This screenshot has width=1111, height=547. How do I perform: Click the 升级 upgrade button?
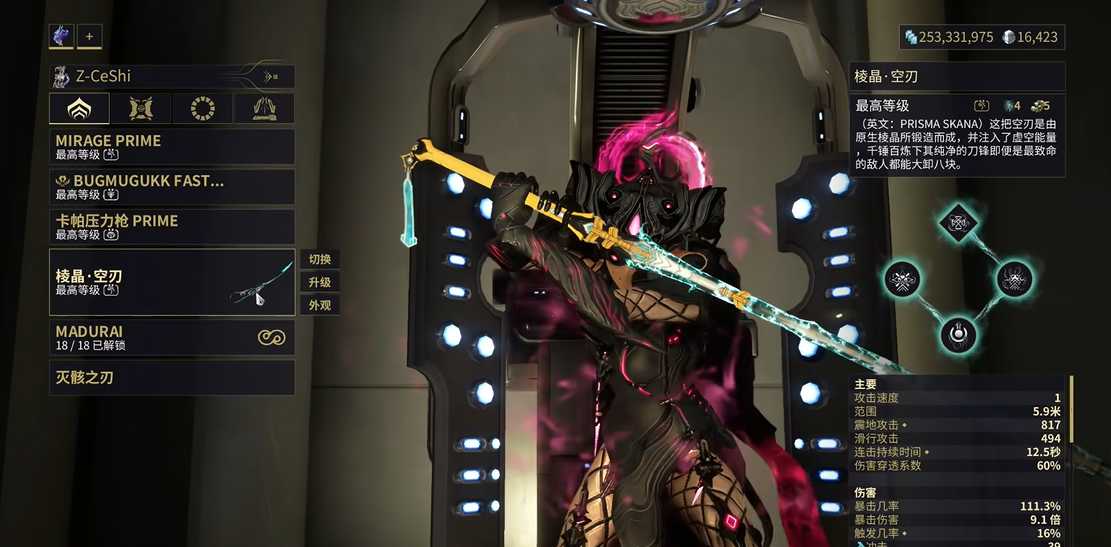(x=320, y=283)
